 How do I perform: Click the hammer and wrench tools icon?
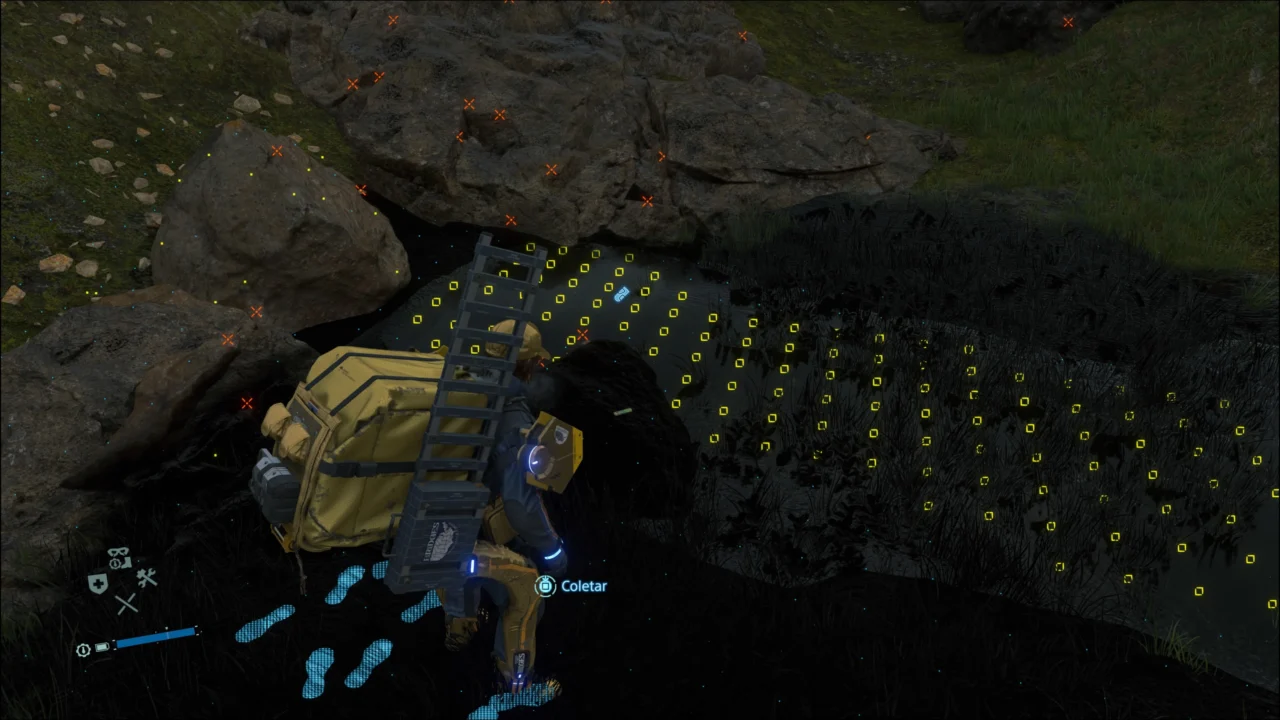click(x=146, y=578)
